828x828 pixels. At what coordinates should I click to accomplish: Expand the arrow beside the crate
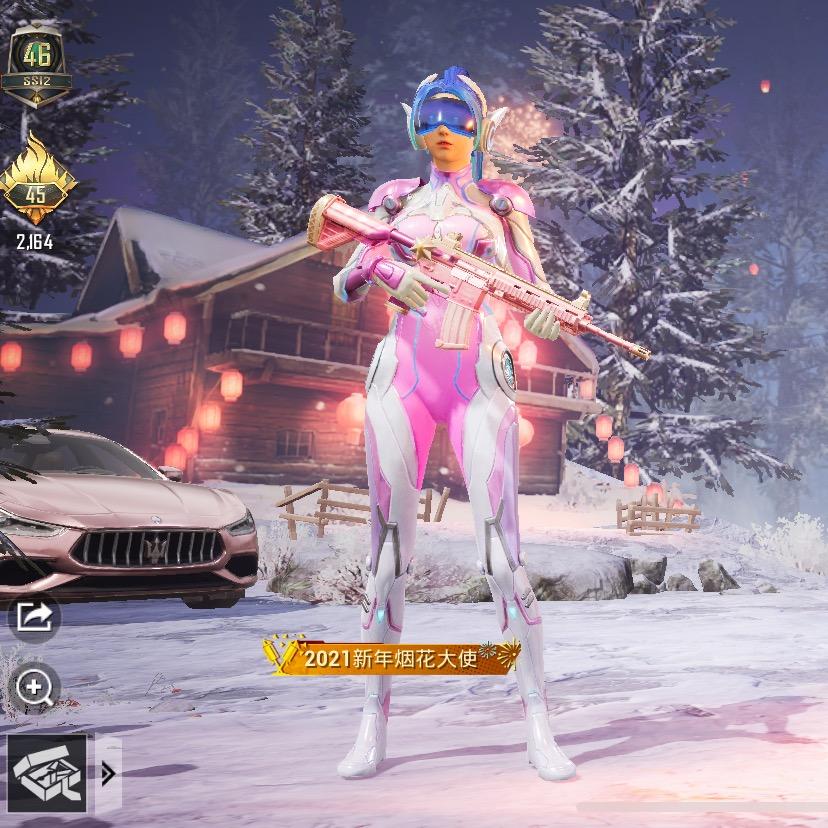[x=108, y=772]
